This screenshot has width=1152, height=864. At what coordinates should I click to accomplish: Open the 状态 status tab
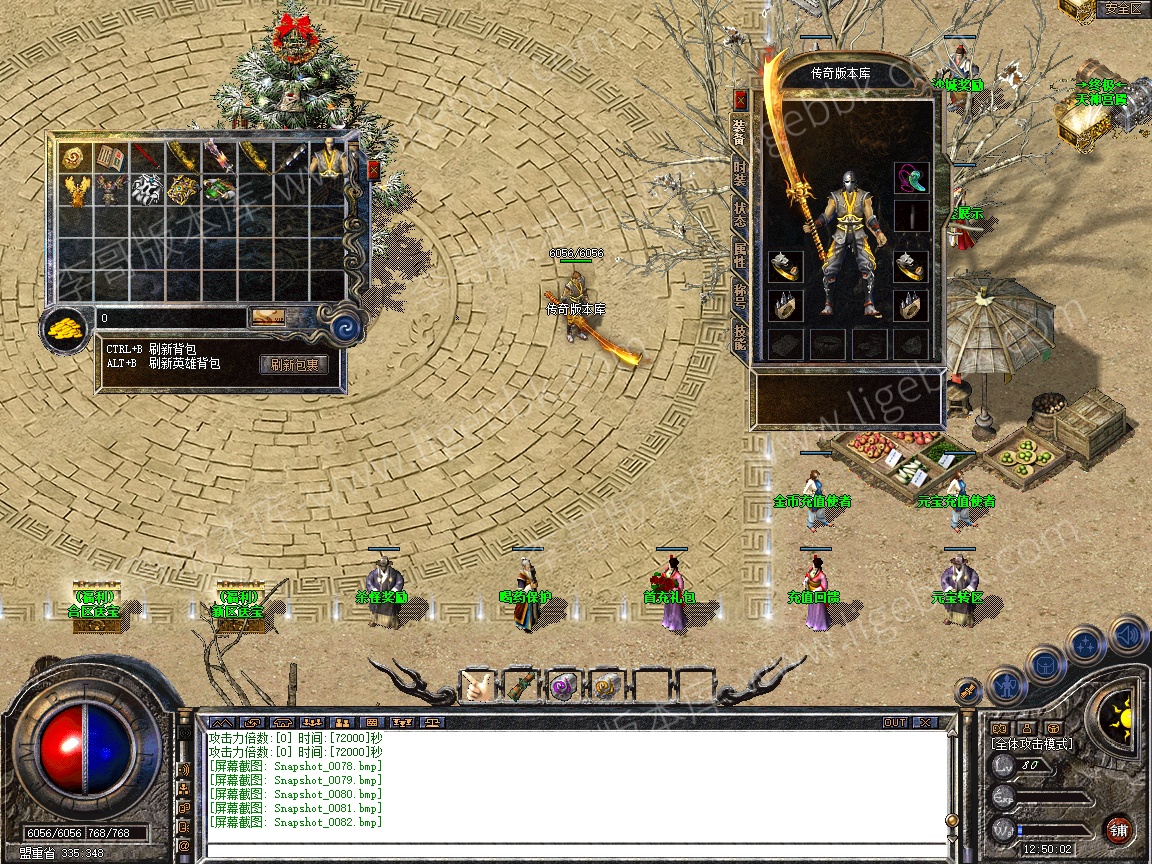tap(740, 215)
